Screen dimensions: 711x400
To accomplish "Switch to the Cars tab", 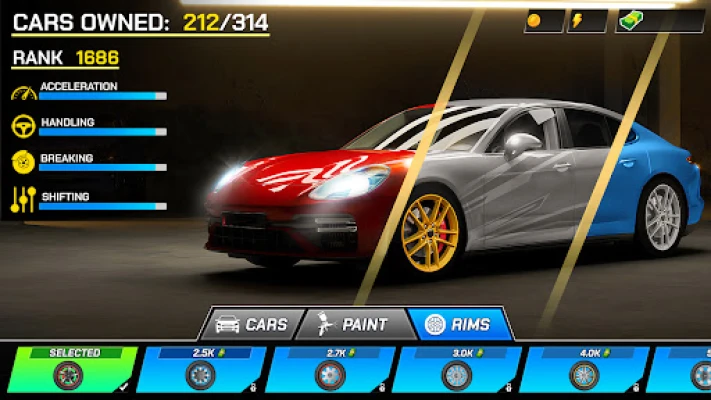I will 251,324.
